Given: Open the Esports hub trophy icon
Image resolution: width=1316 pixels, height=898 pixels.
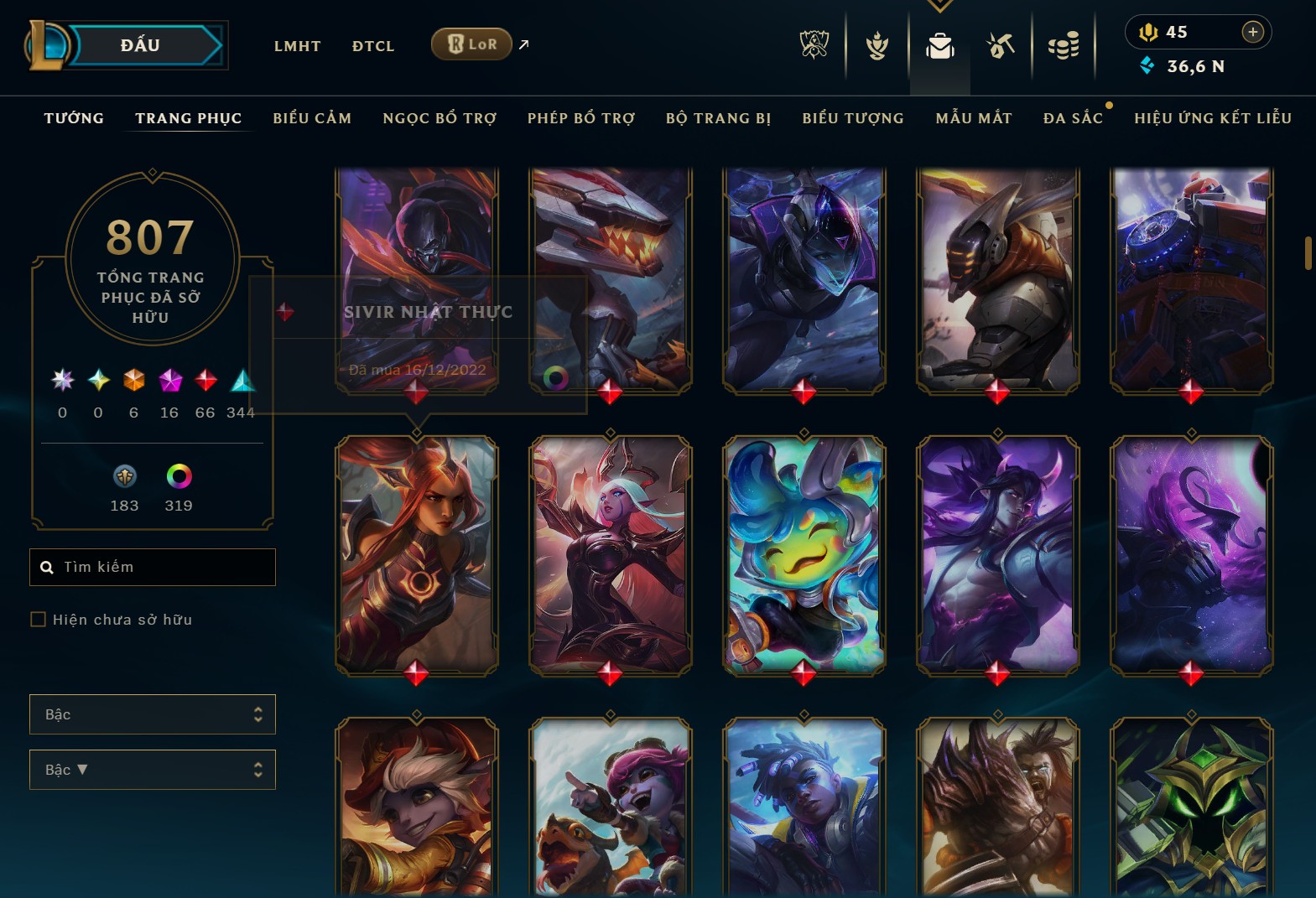Looking at the screenshot, I should pos(813,46).
